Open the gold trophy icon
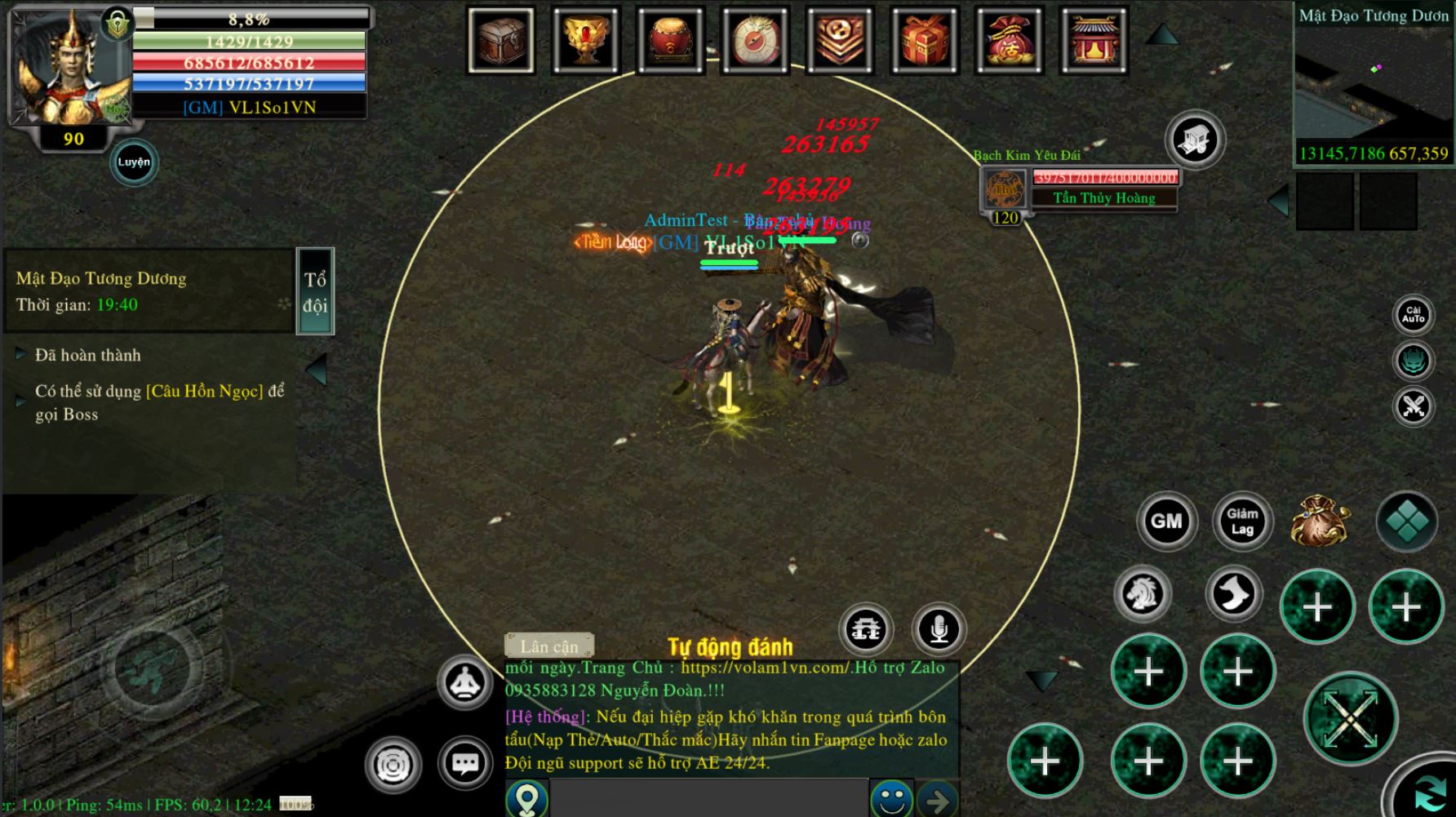 pos(586,40)
